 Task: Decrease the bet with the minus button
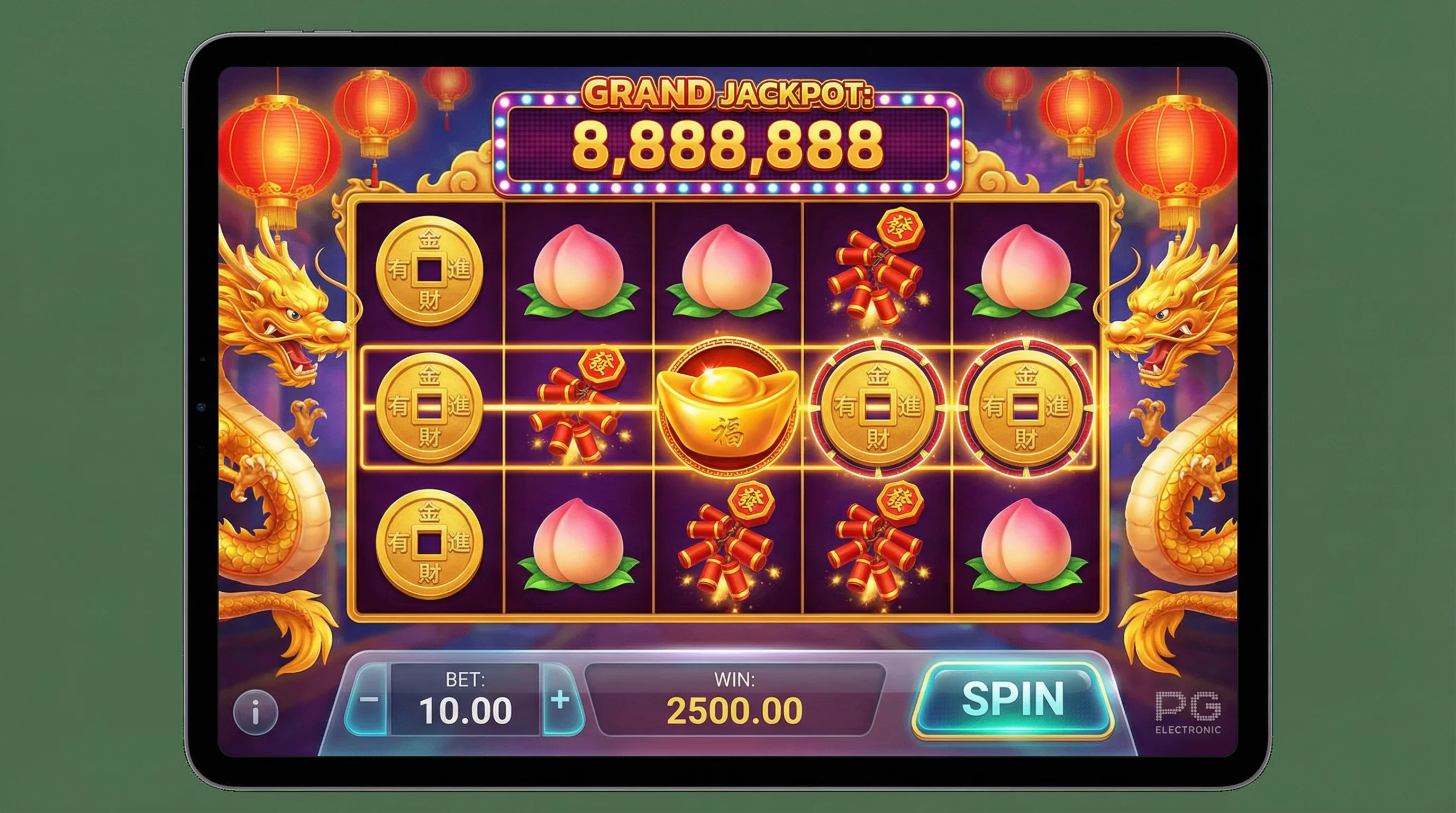[x=370, y=700]
